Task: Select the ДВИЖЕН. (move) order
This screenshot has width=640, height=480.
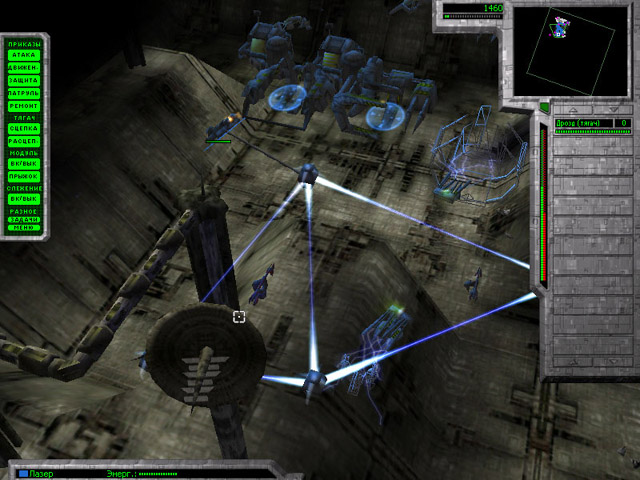Action: pyautogui.click(x=22, y=67)
